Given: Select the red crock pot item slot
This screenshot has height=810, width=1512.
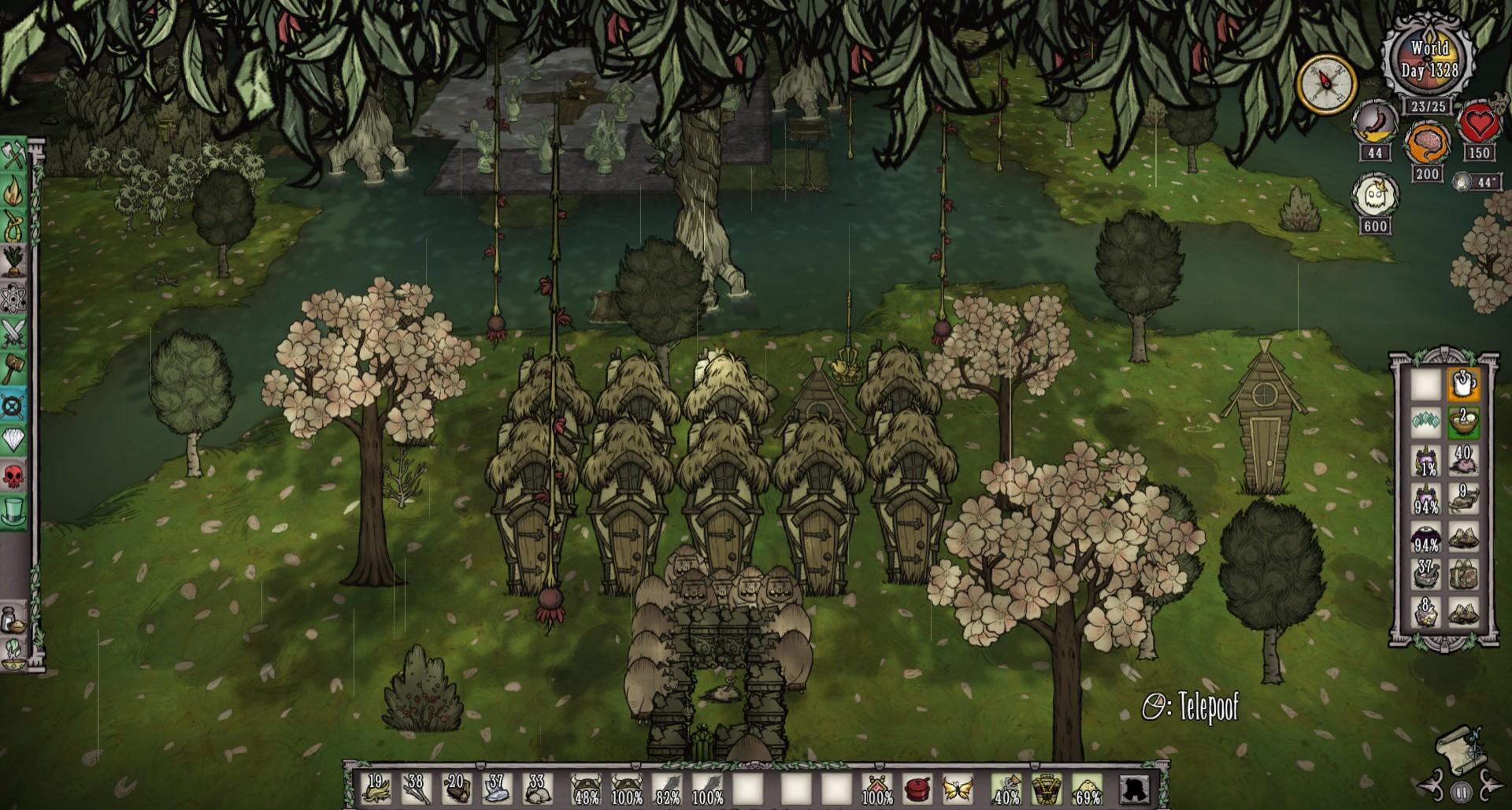Looking at the screenshot, I should pyautogui.click(x=917, y=788).
